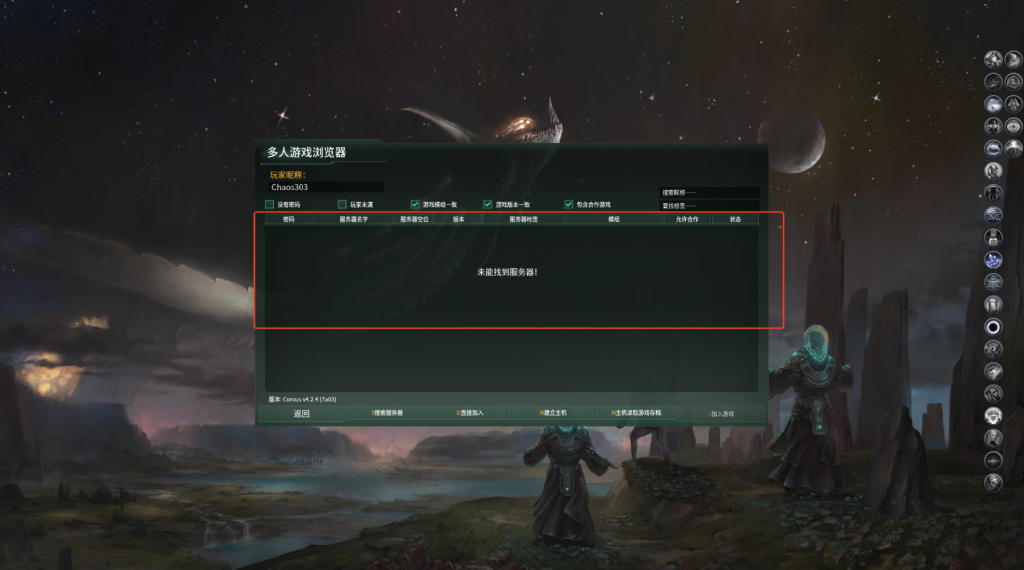Click the 返回 (Back) button
The image size is (1024, 570).
tap(301, 413)
